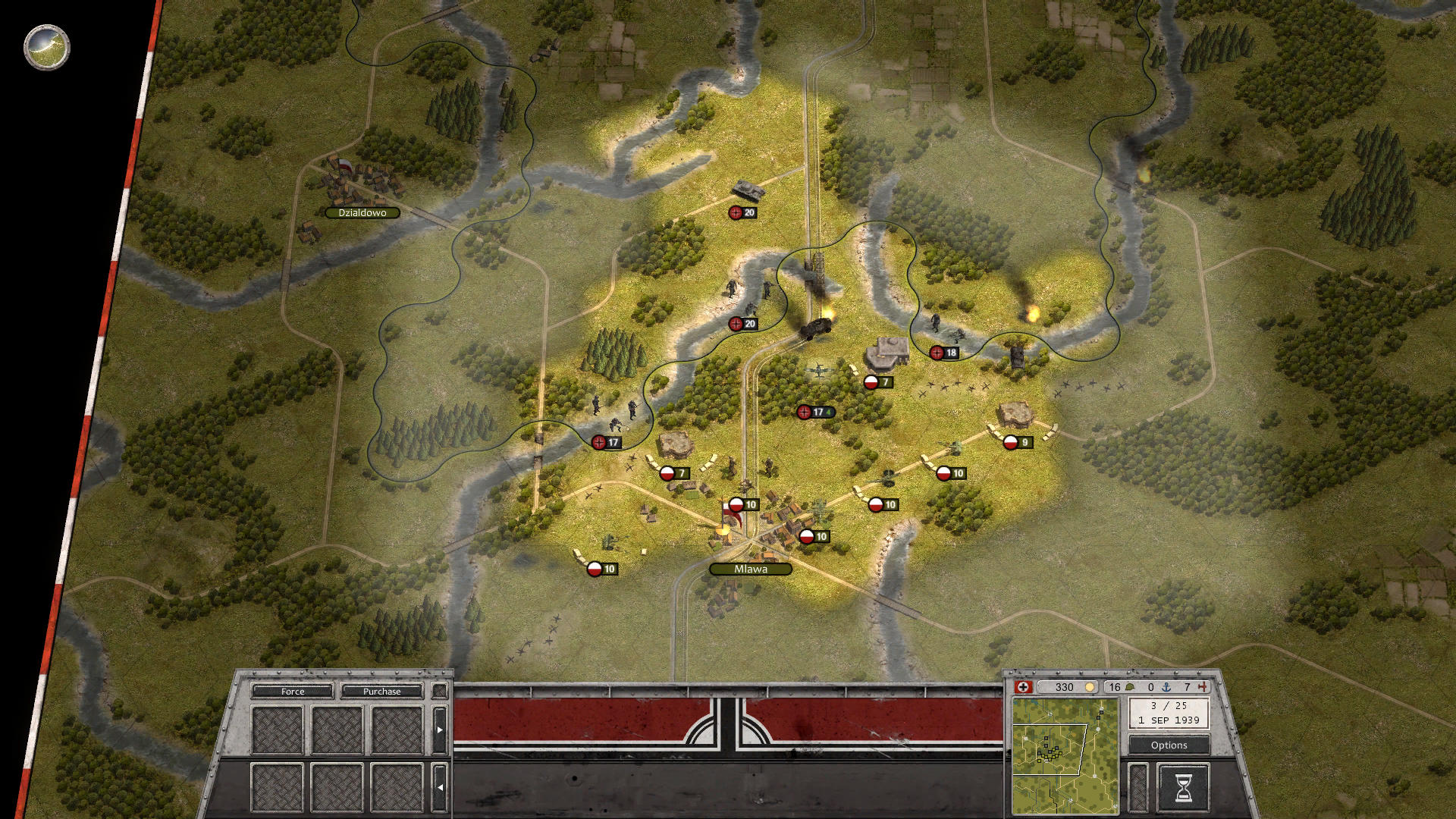Expand the upper unit panel with the right arrow
The height and width of the screenshot is (819, 1456).
click(441, 731)
